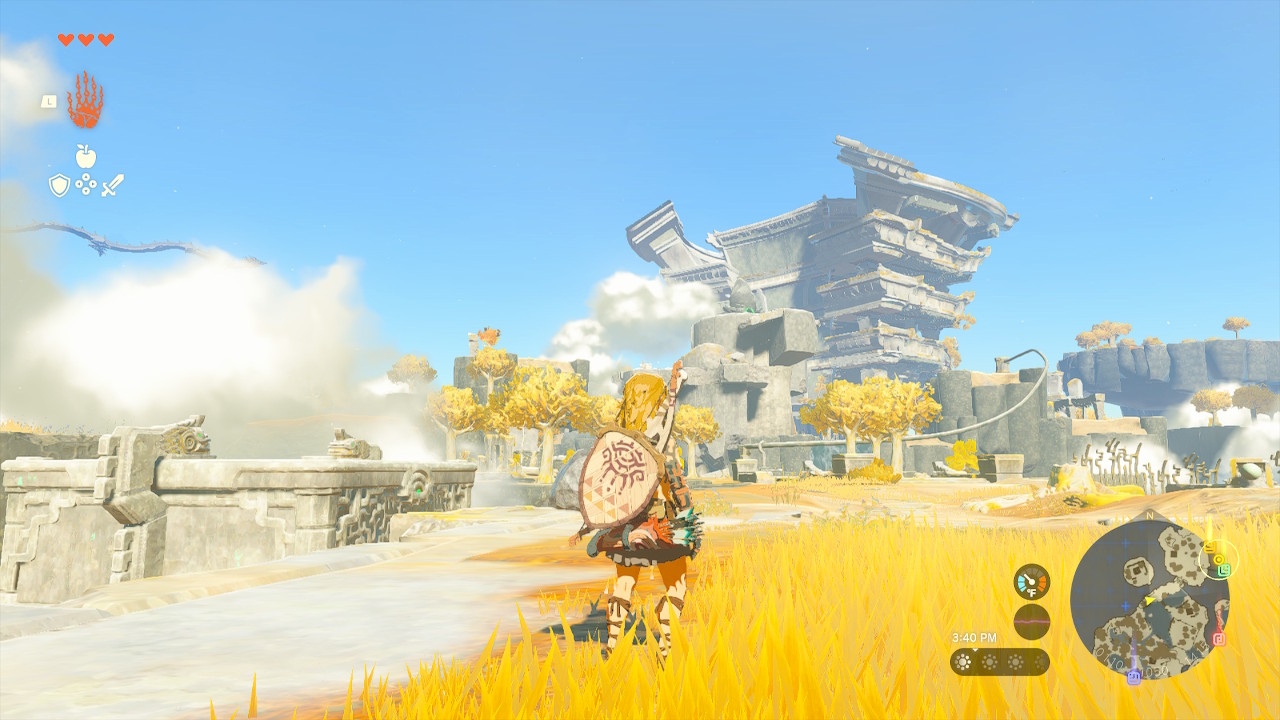This screenshot has height=720, width=1280.
Task: Select the 3:40 PM time display
Action: click(x=974, y=637)
